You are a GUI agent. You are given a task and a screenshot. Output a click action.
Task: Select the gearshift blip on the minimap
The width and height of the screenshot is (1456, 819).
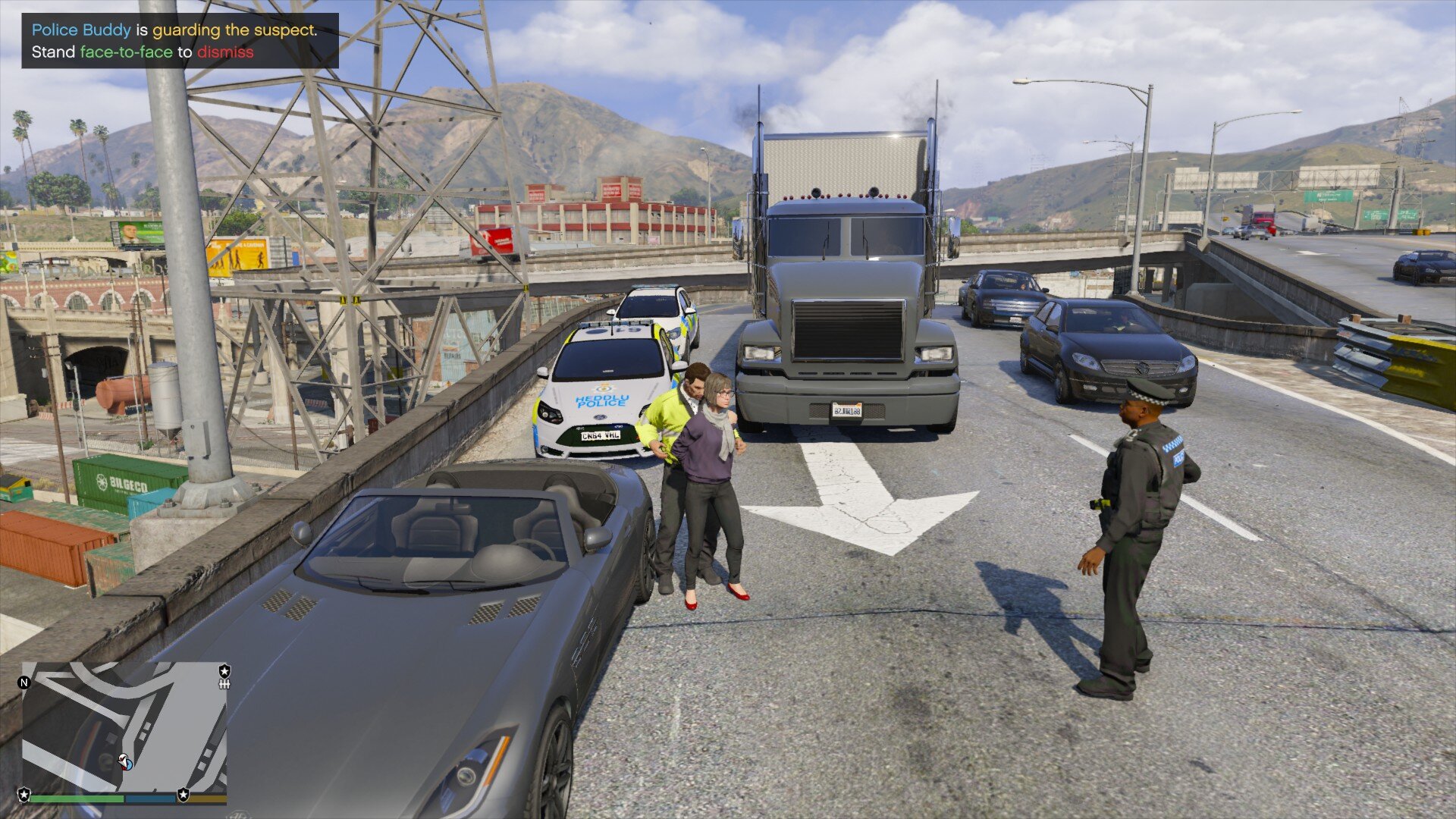pos(224,684)
